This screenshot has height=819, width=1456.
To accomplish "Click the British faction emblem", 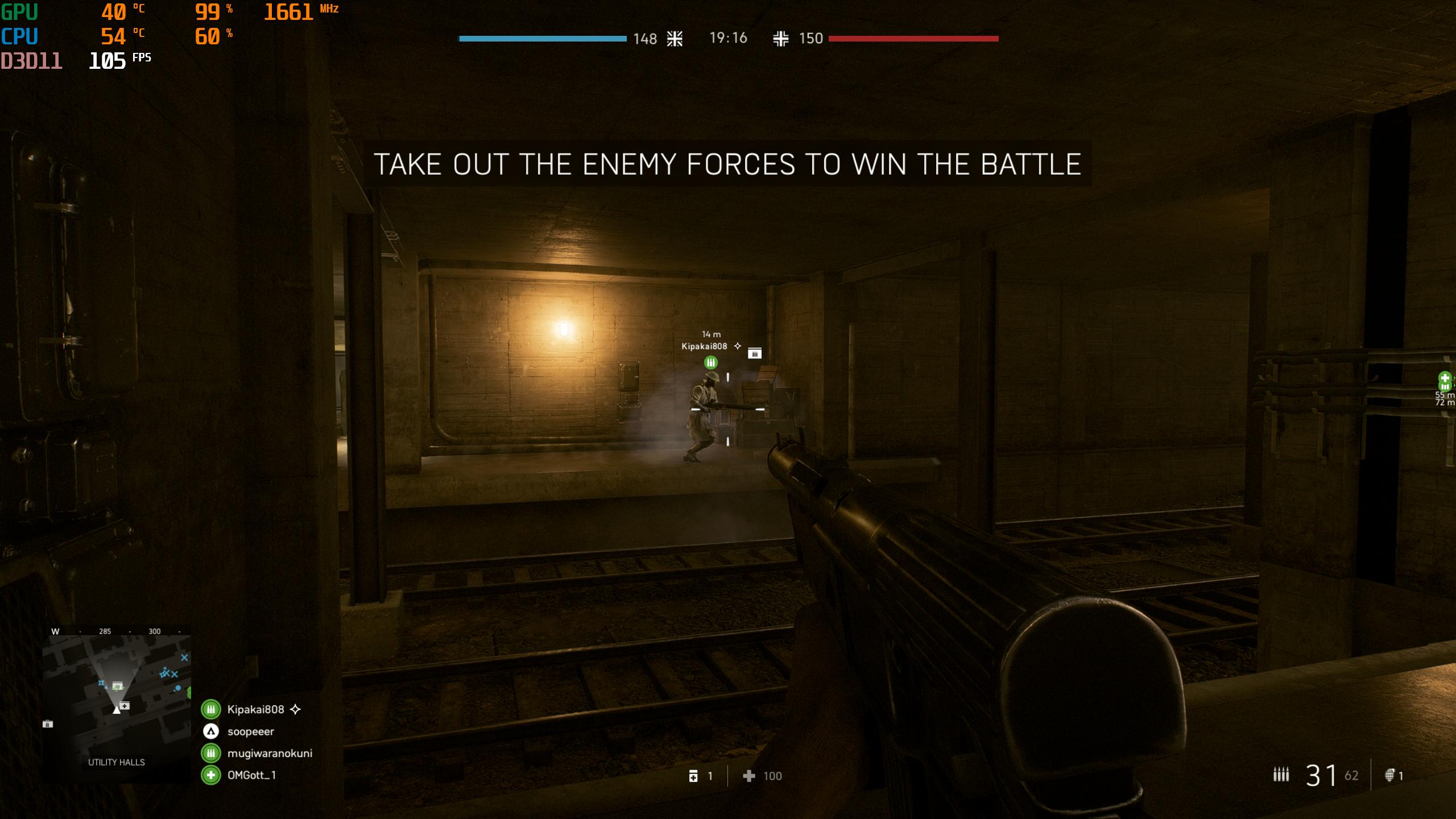I will [x=675, y=39].
